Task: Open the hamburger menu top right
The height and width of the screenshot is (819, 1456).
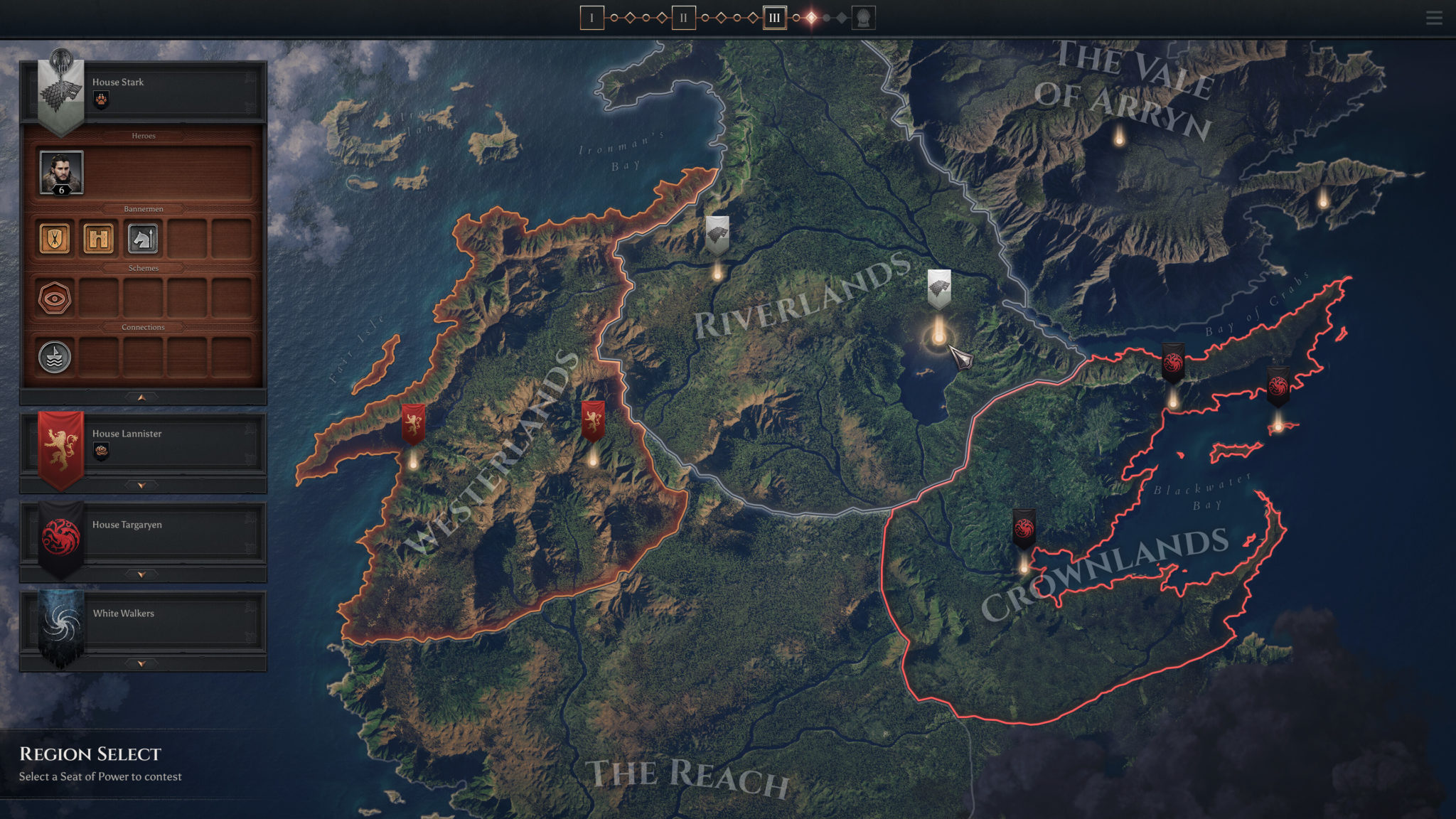Action: (1434, 18)
